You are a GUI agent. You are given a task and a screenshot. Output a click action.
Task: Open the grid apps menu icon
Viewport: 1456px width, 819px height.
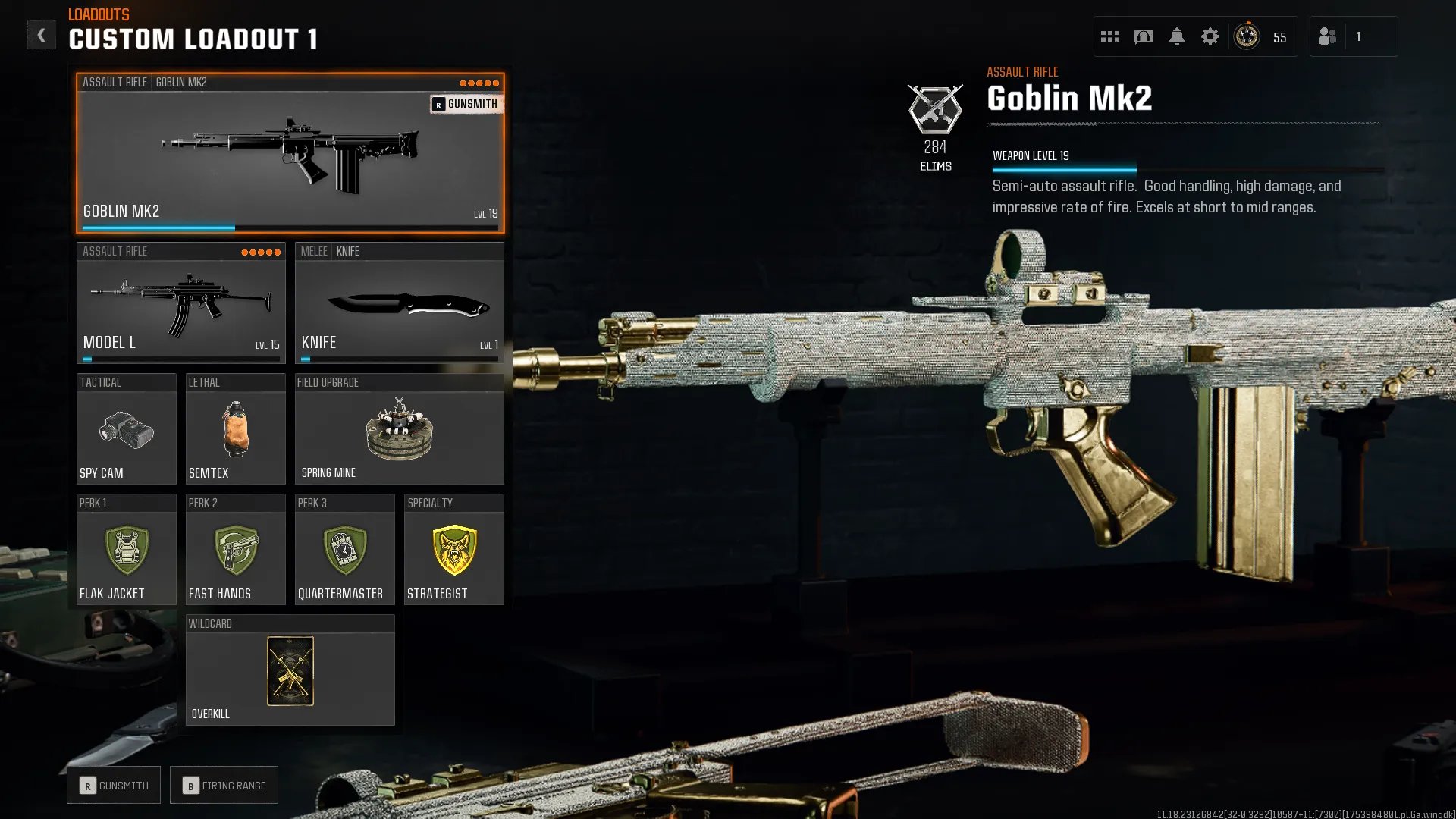click(x=1109, y=36)
